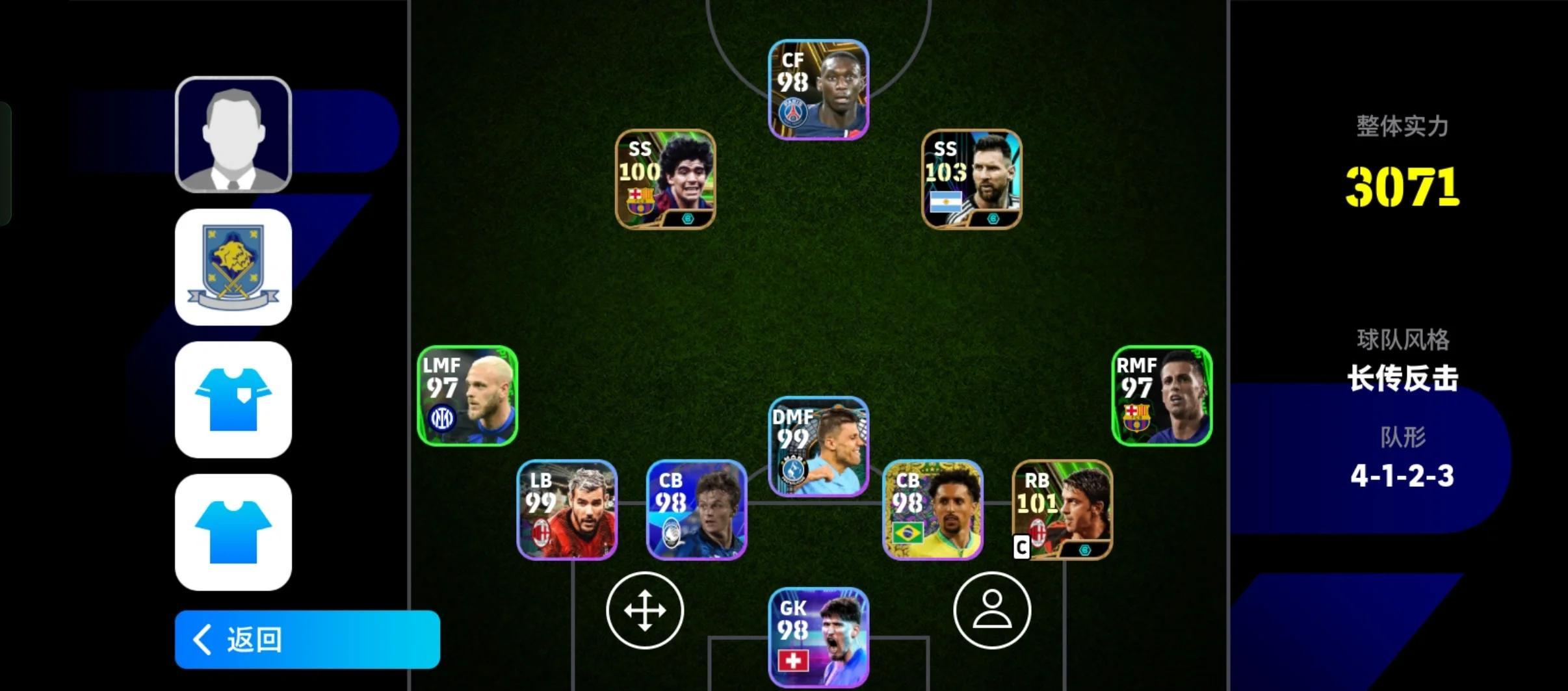Pick the GK 98 Switzerland goalkeeper card
This screenshot has width=1568, height=691.
818,637
